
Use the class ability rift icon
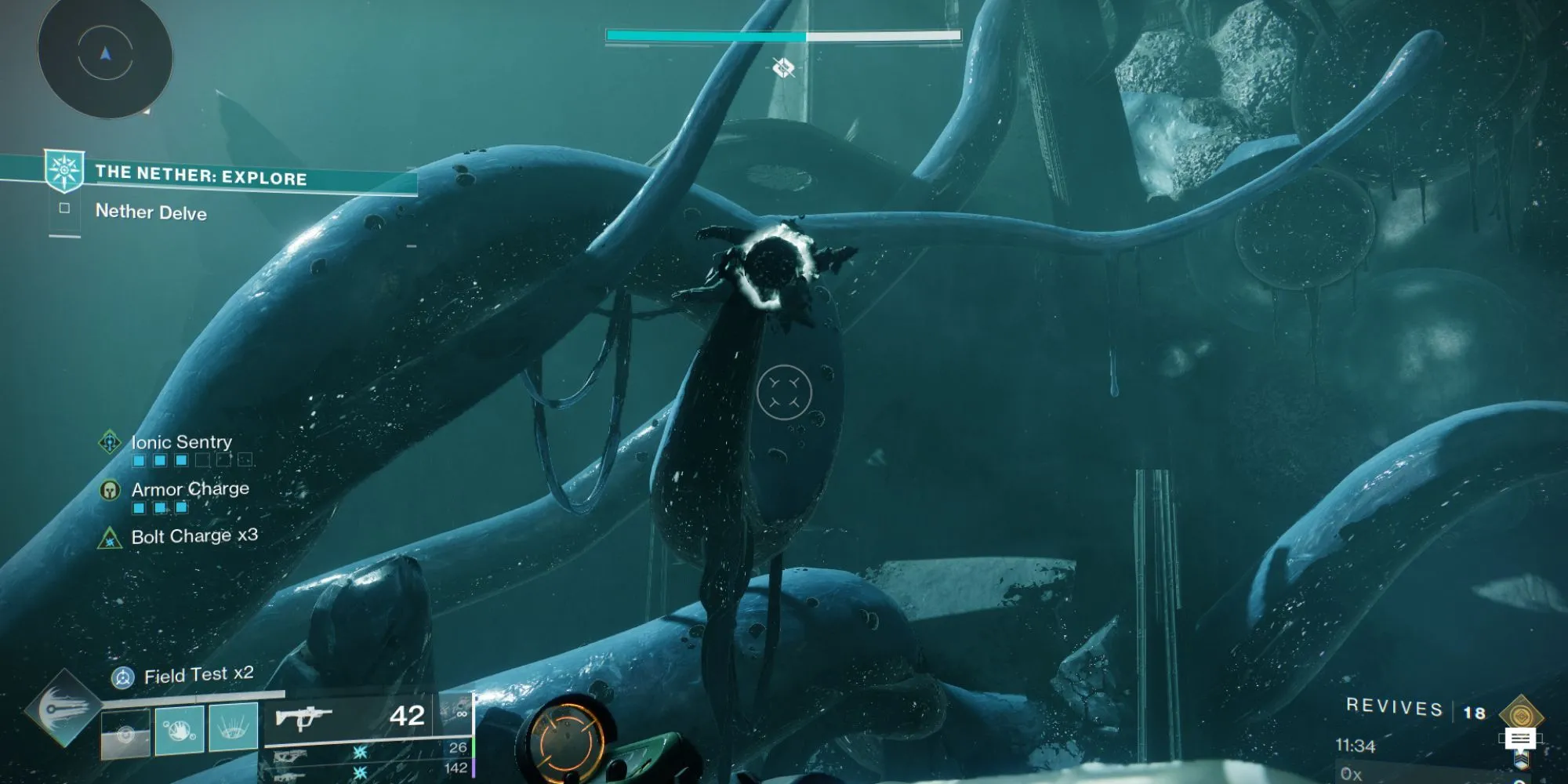tap(234, 728)
